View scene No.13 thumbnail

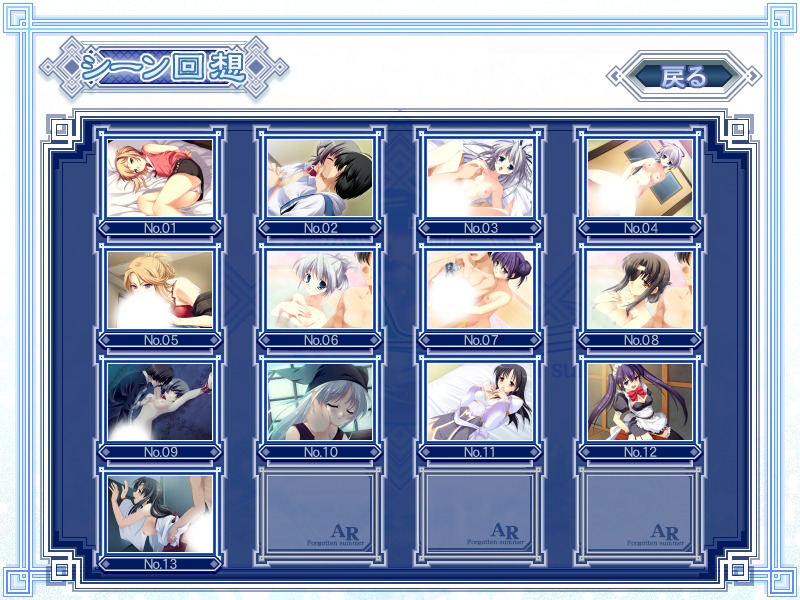point(160,514)
